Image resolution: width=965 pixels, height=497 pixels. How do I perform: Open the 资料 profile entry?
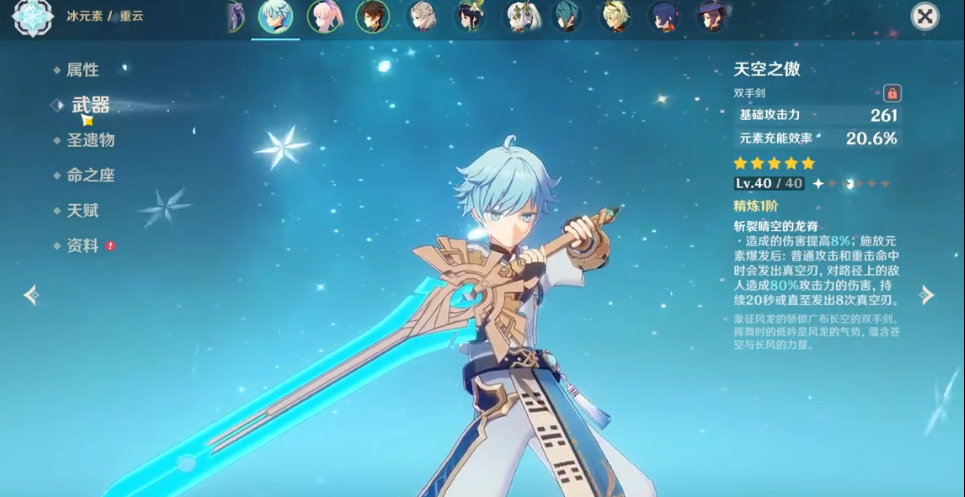point(83,246)
